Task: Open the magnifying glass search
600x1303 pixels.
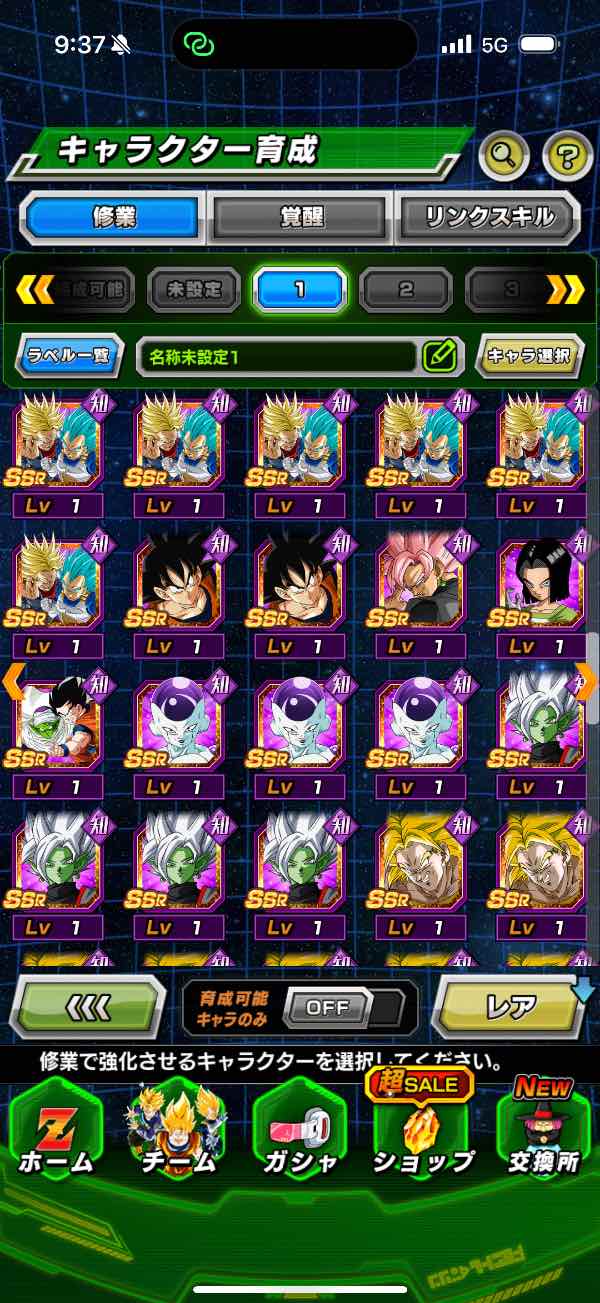Action: pyautogui.click(x=505, y=155)
